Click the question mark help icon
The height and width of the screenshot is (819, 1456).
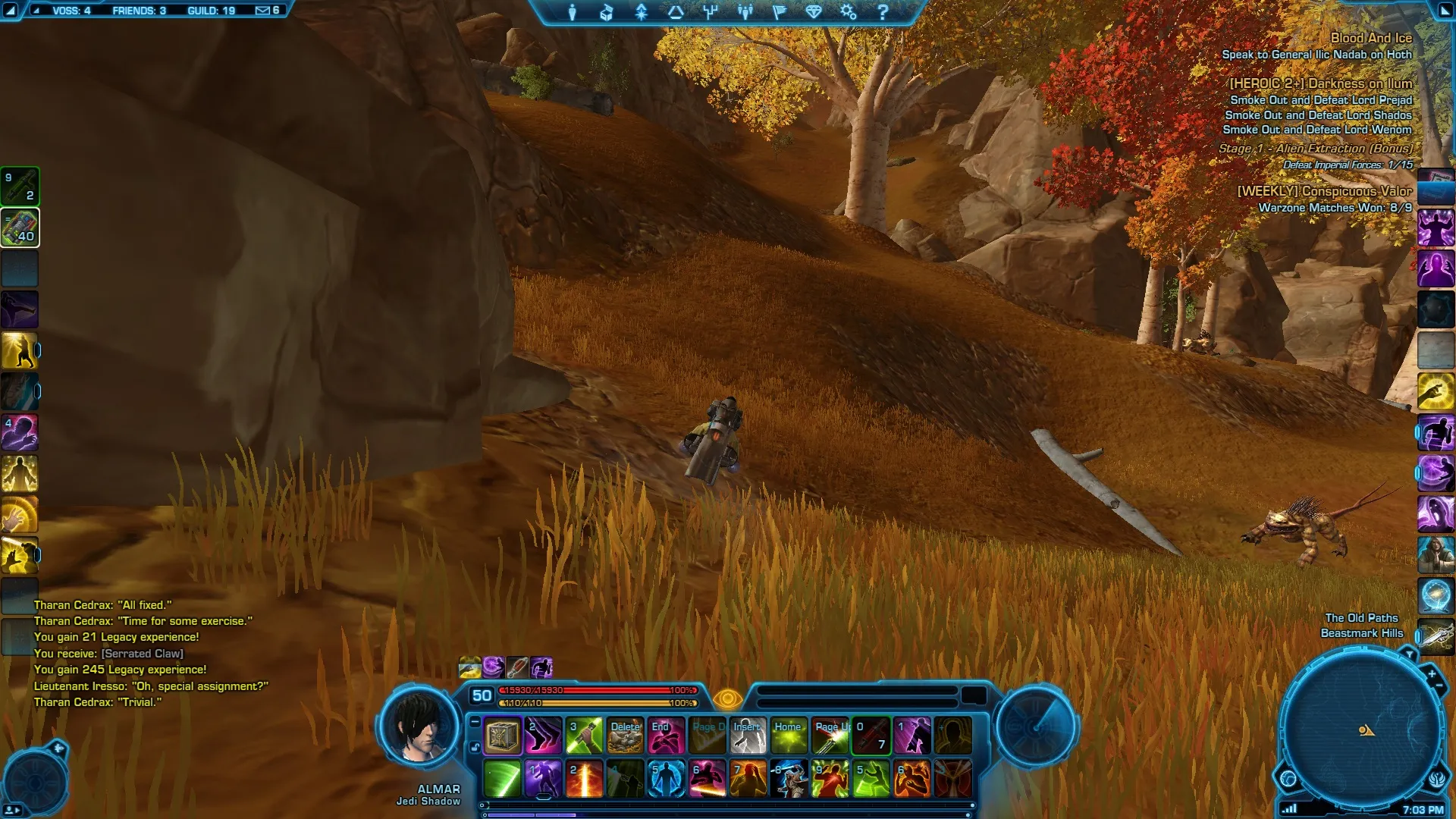(883, 12)
